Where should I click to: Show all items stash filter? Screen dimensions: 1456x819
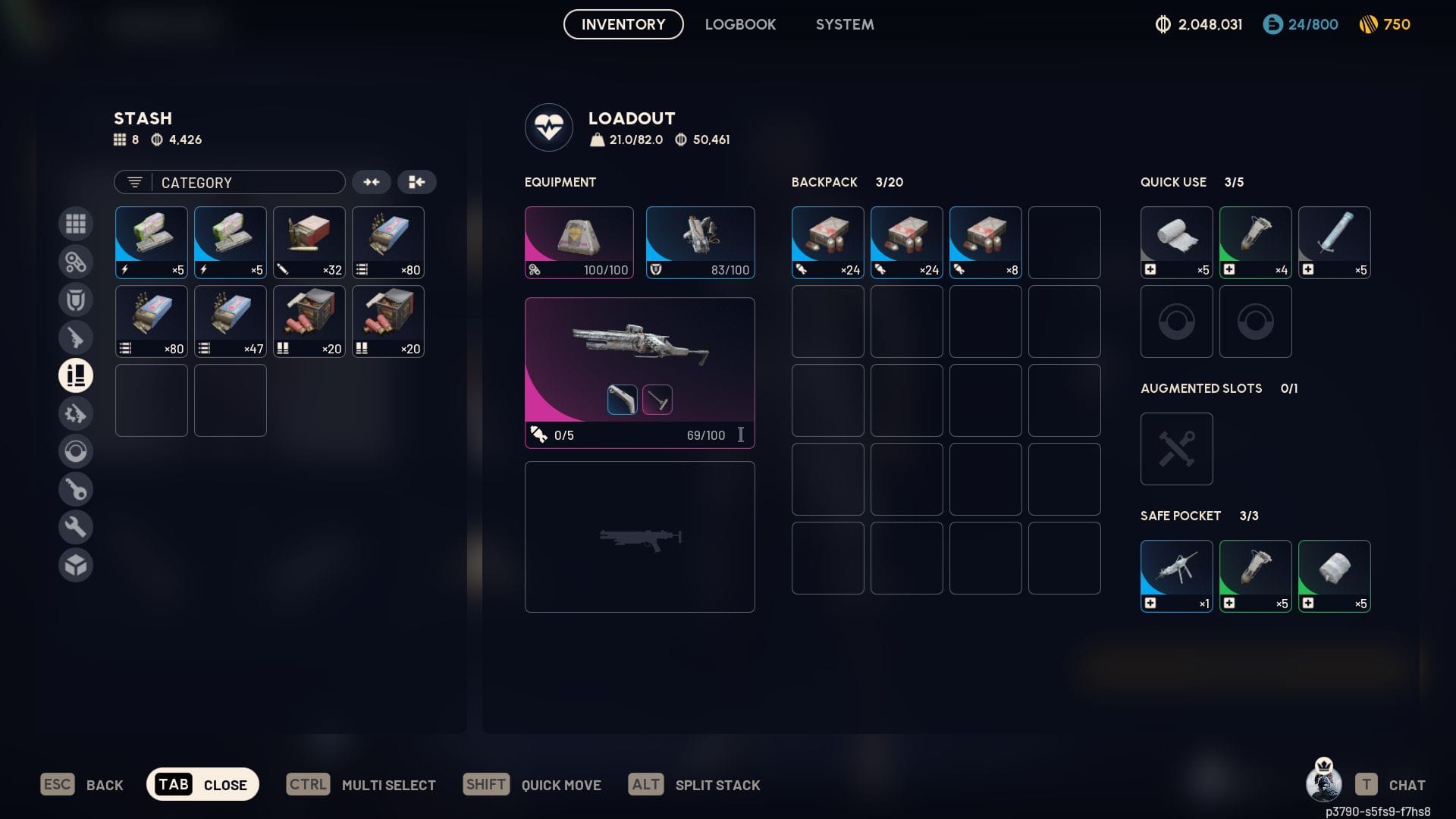[76, 224]
